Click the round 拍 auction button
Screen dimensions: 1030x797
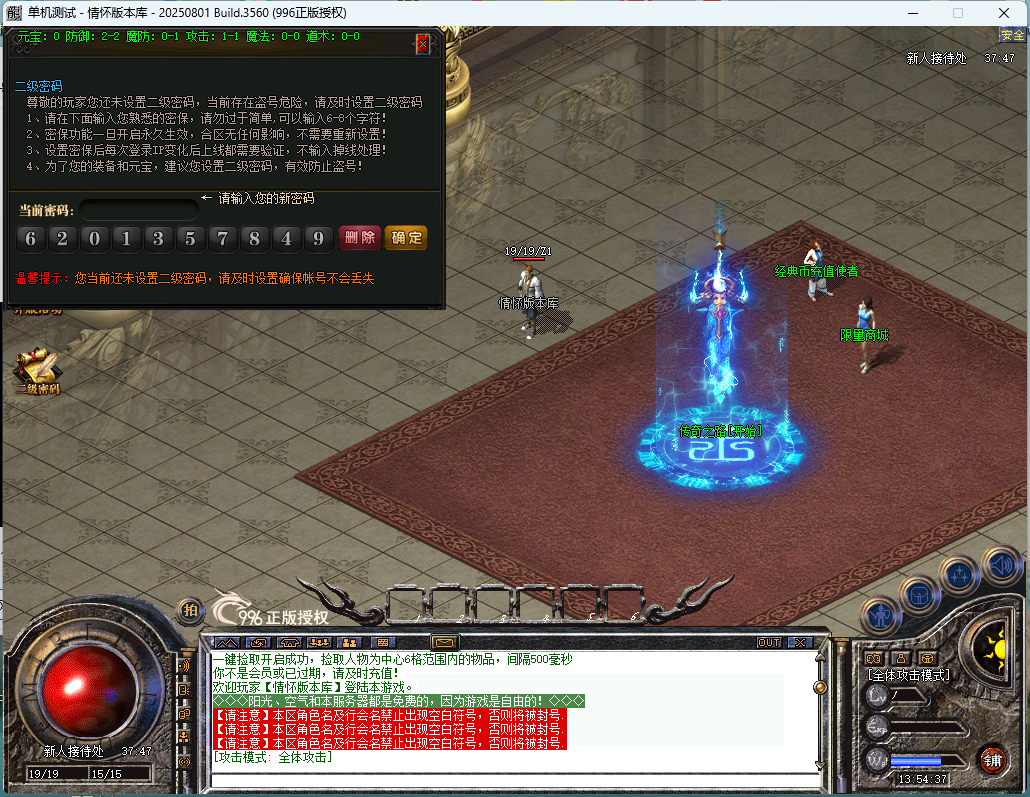[x=190, y=610]
